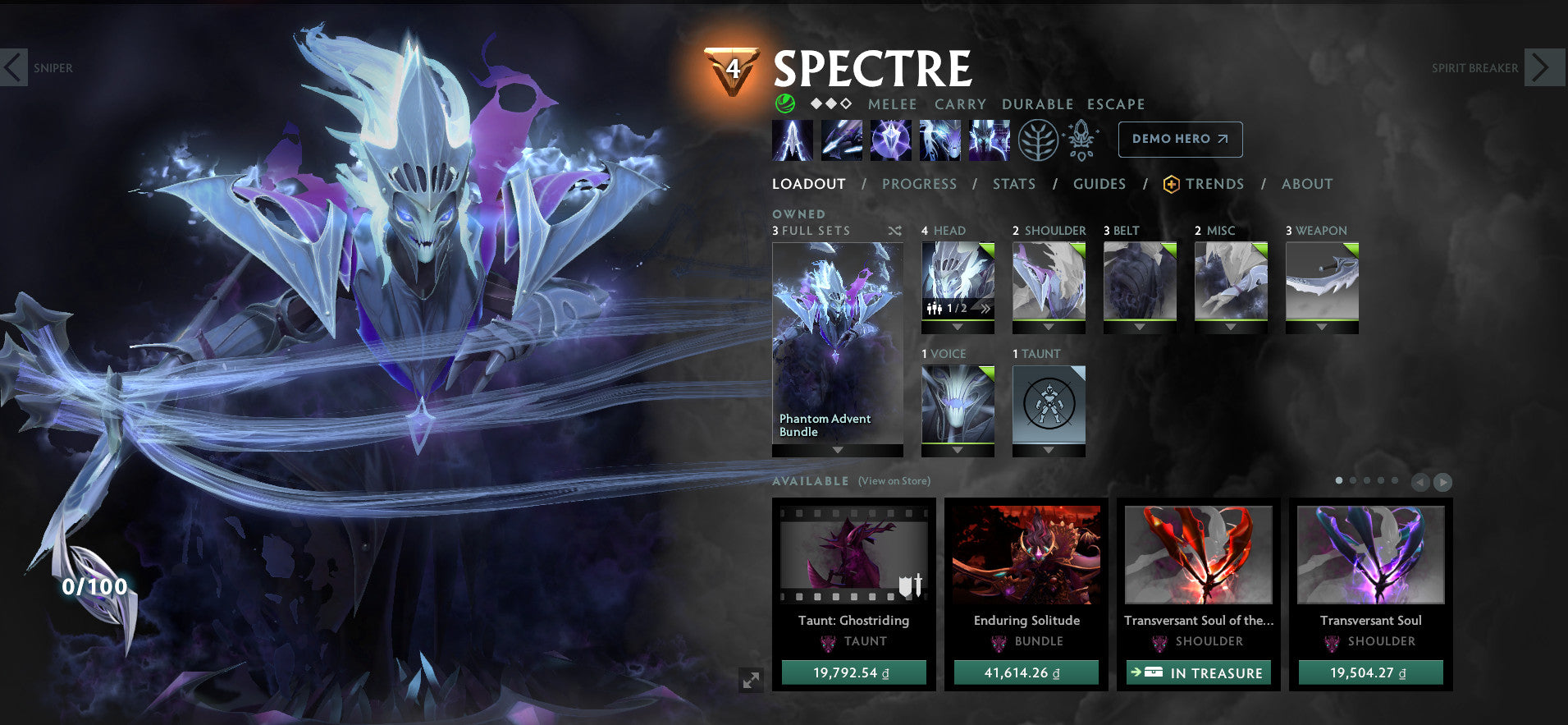Select Spectre's Spectral Dagger ability icon

click(x=792, y=140)
